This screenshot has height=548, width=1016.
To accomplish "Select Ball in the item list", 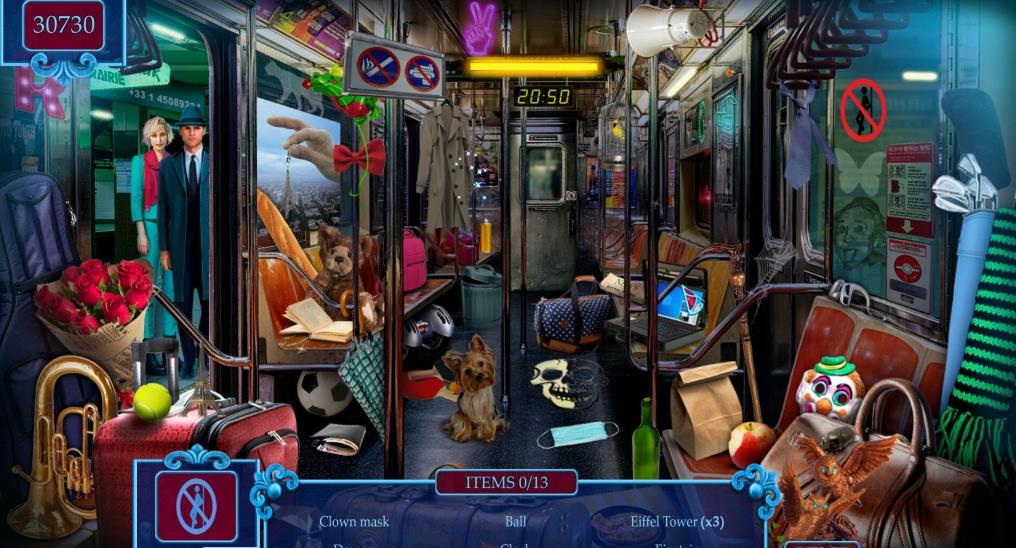I will (515, 521).
